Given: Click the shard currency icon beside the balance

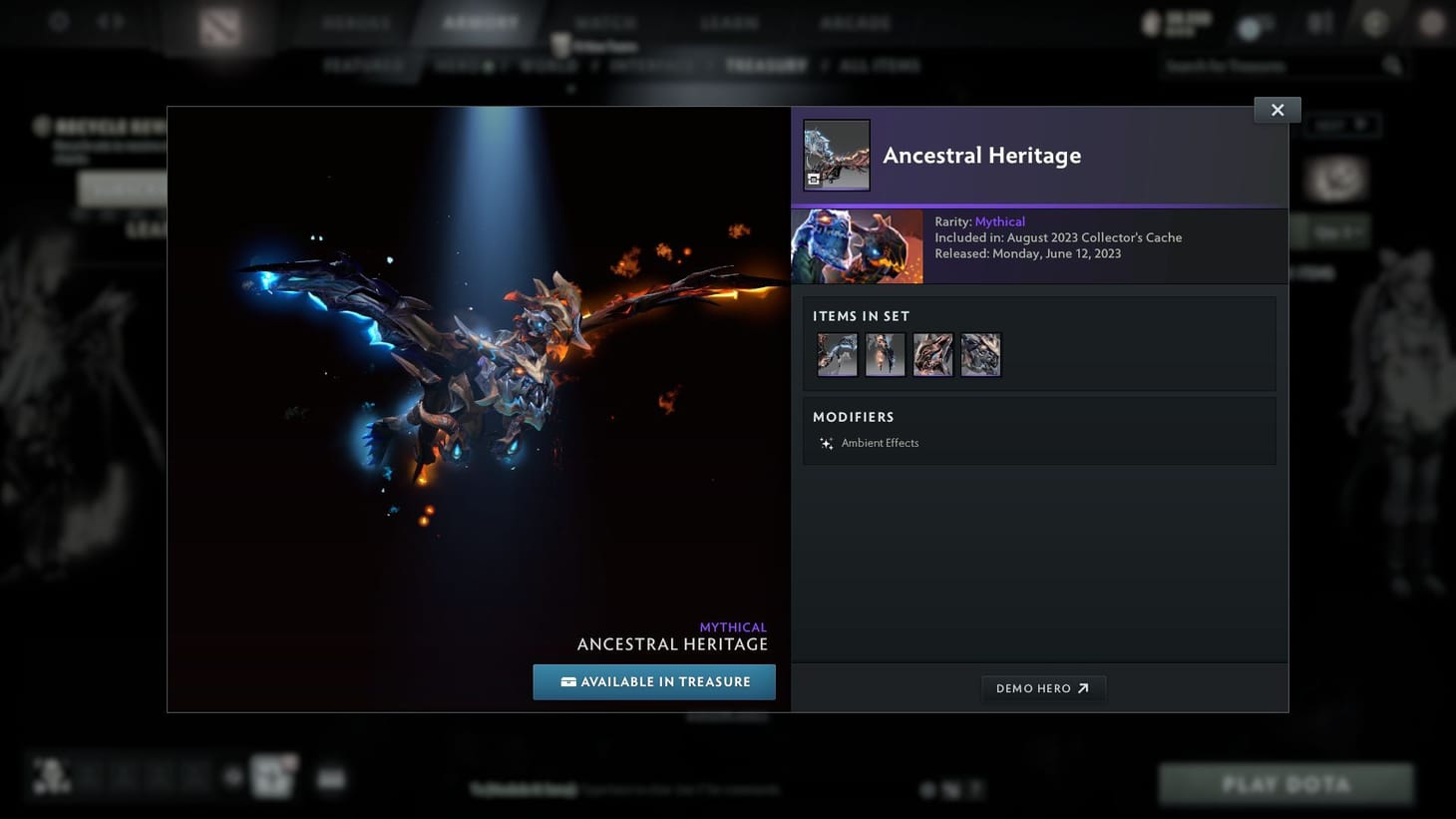Looking at the screenshot, I should click(x=1153, y=22).
